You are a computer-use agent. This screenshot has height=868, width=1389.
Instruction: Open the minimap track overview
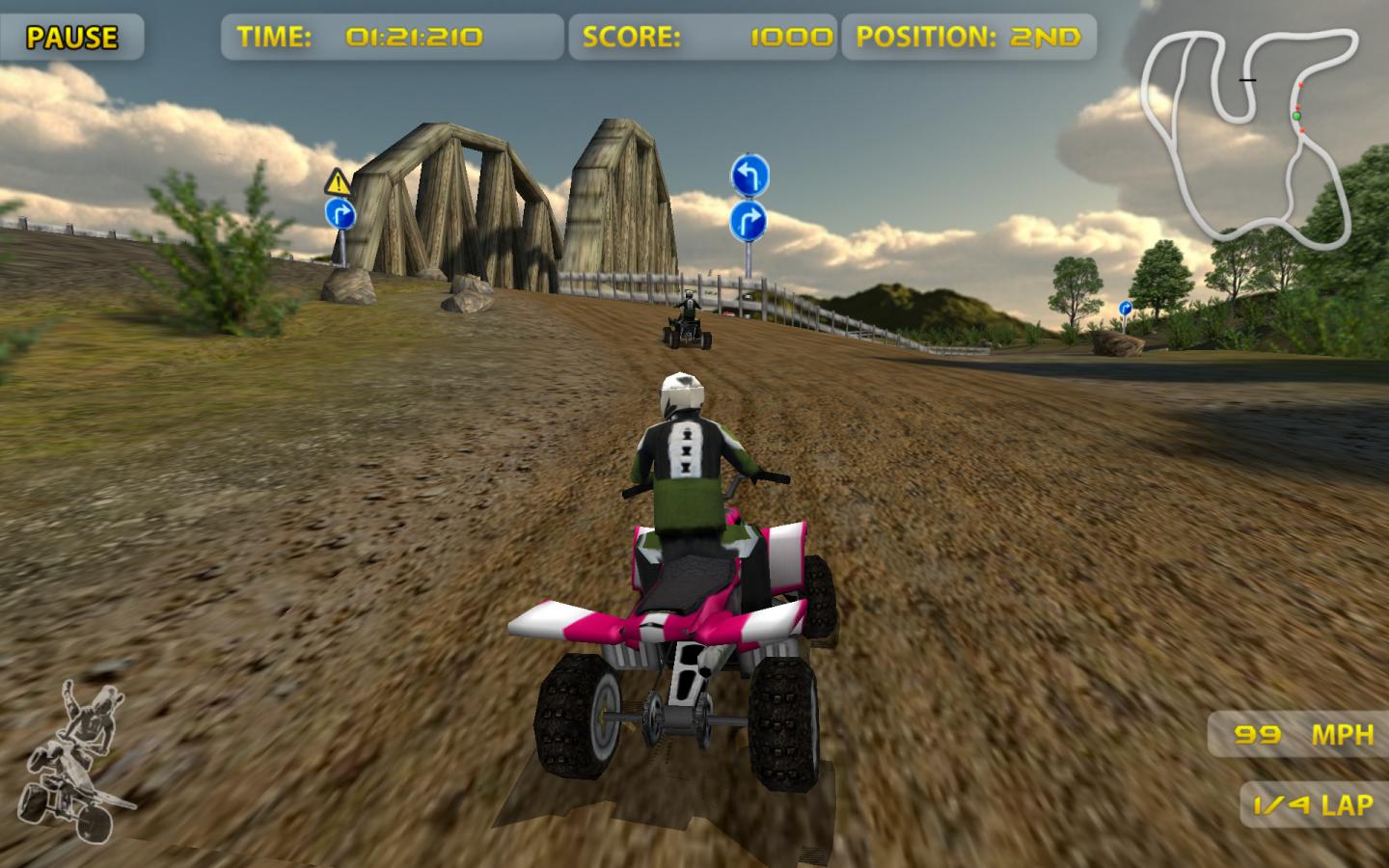pos(1254,135)
